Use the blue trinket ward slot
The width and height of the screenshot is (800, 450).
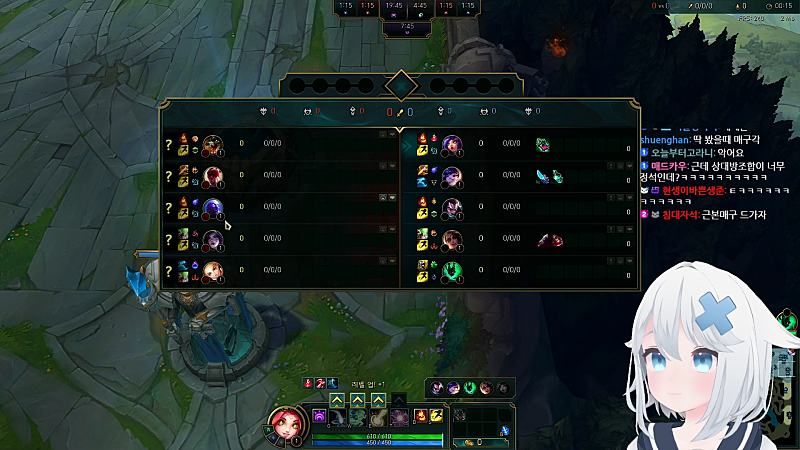click(x=505, y=431)
